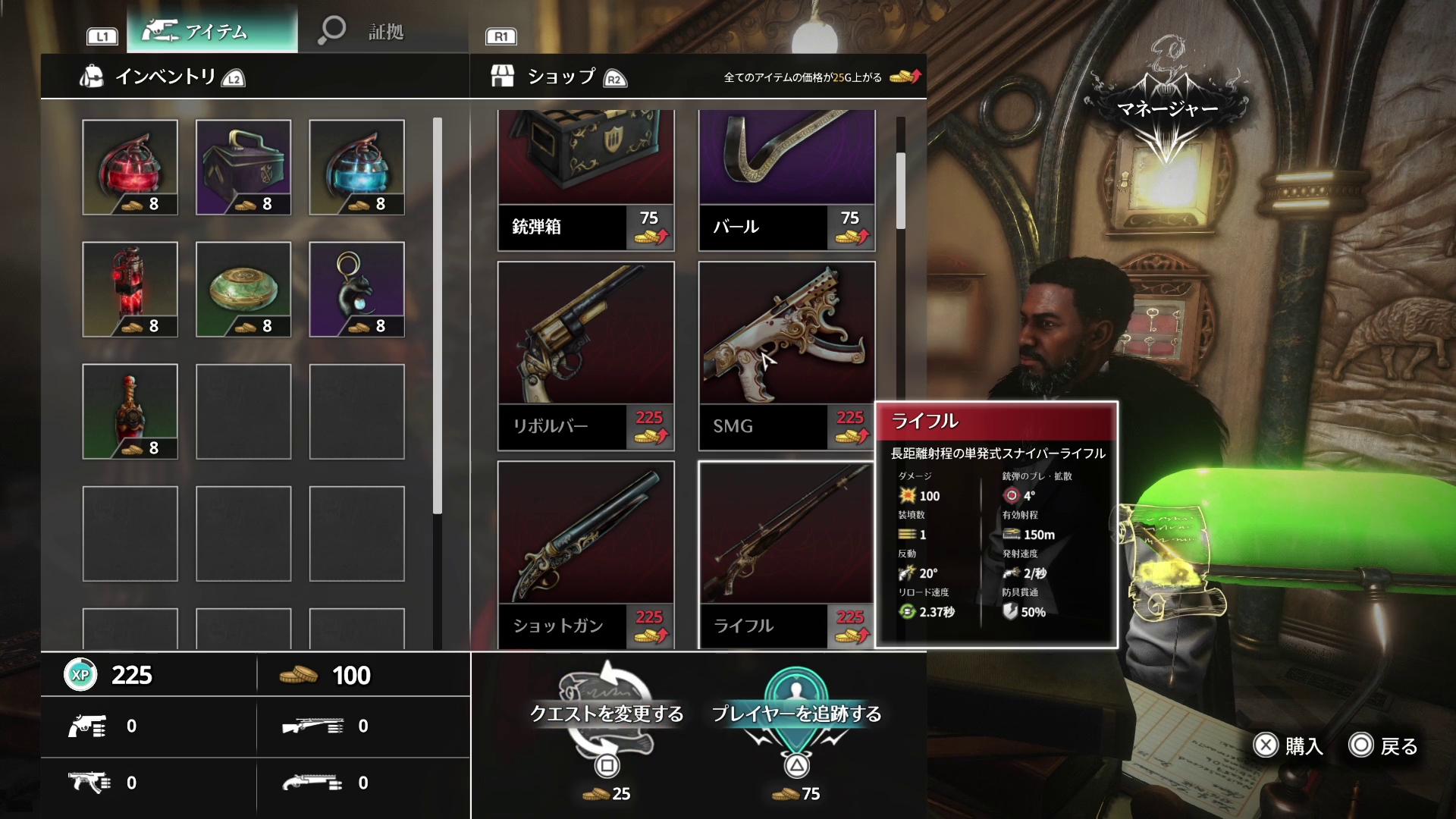Click 戻る to go back
1456x819 pixels.
click(1384, 746)
